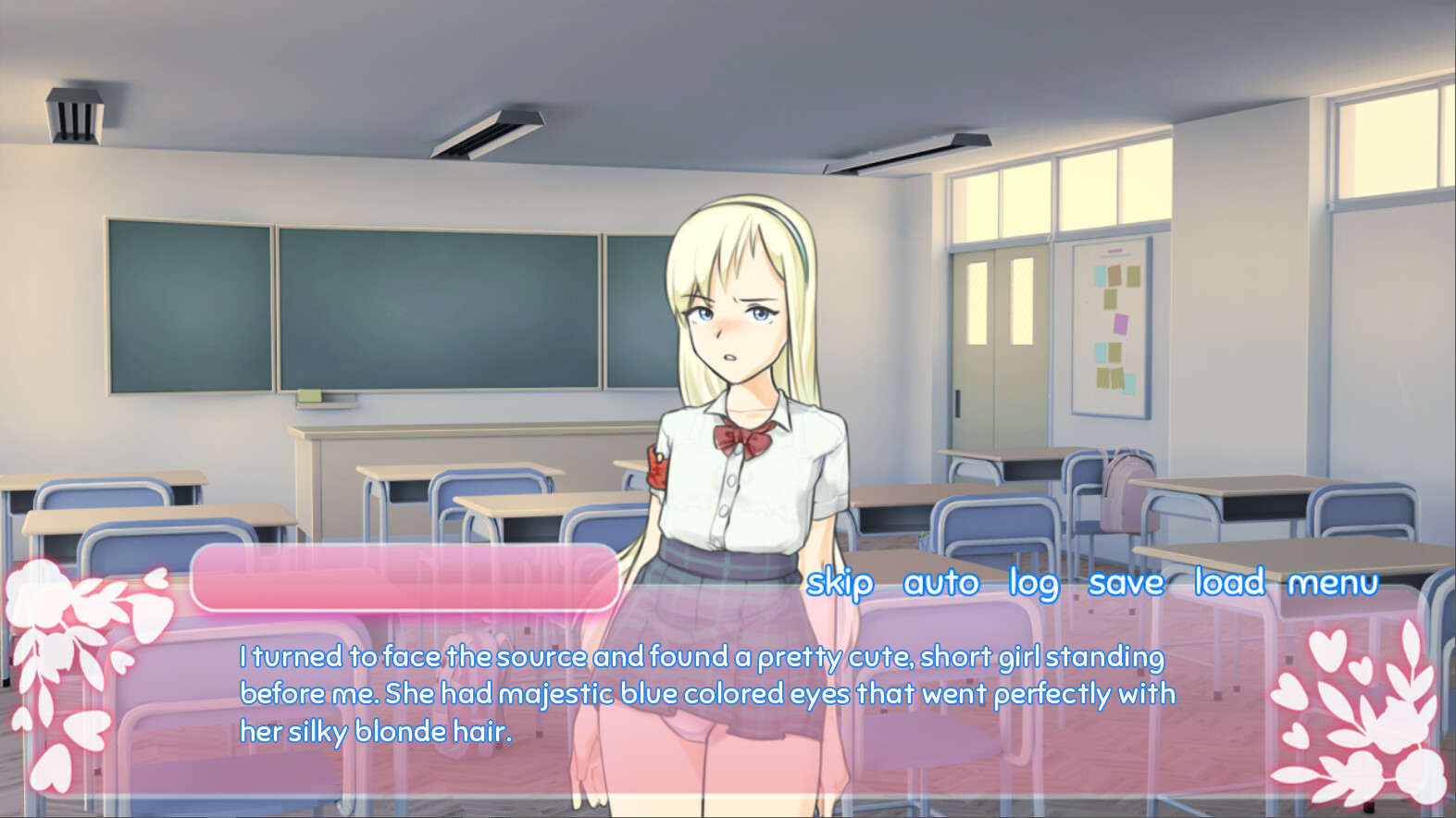Click the 'auto' label in the quick menu
Viewport: 1456px width, 818px height.
[940, 583]
